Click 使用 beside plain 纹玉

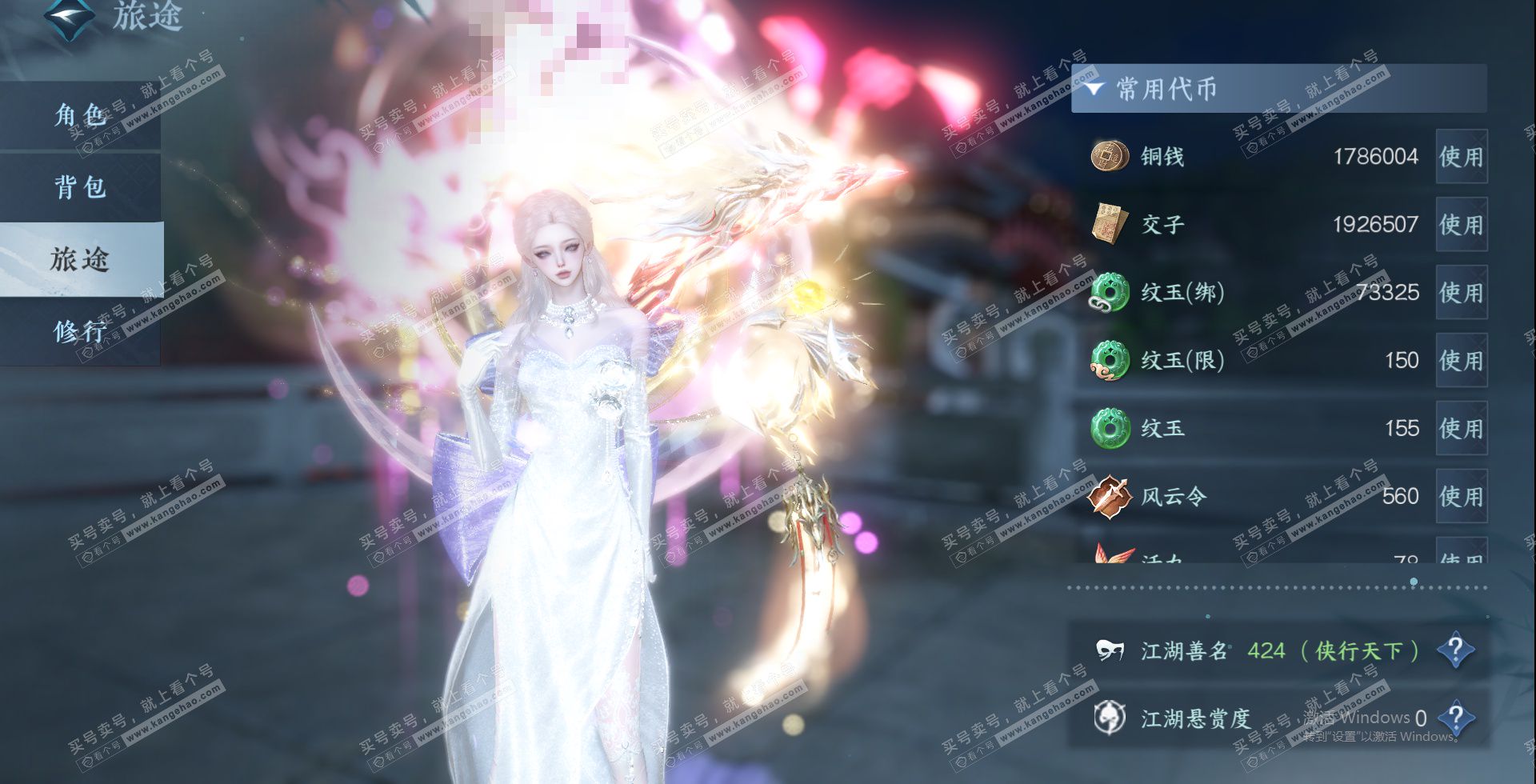(x=1461, y=429)
